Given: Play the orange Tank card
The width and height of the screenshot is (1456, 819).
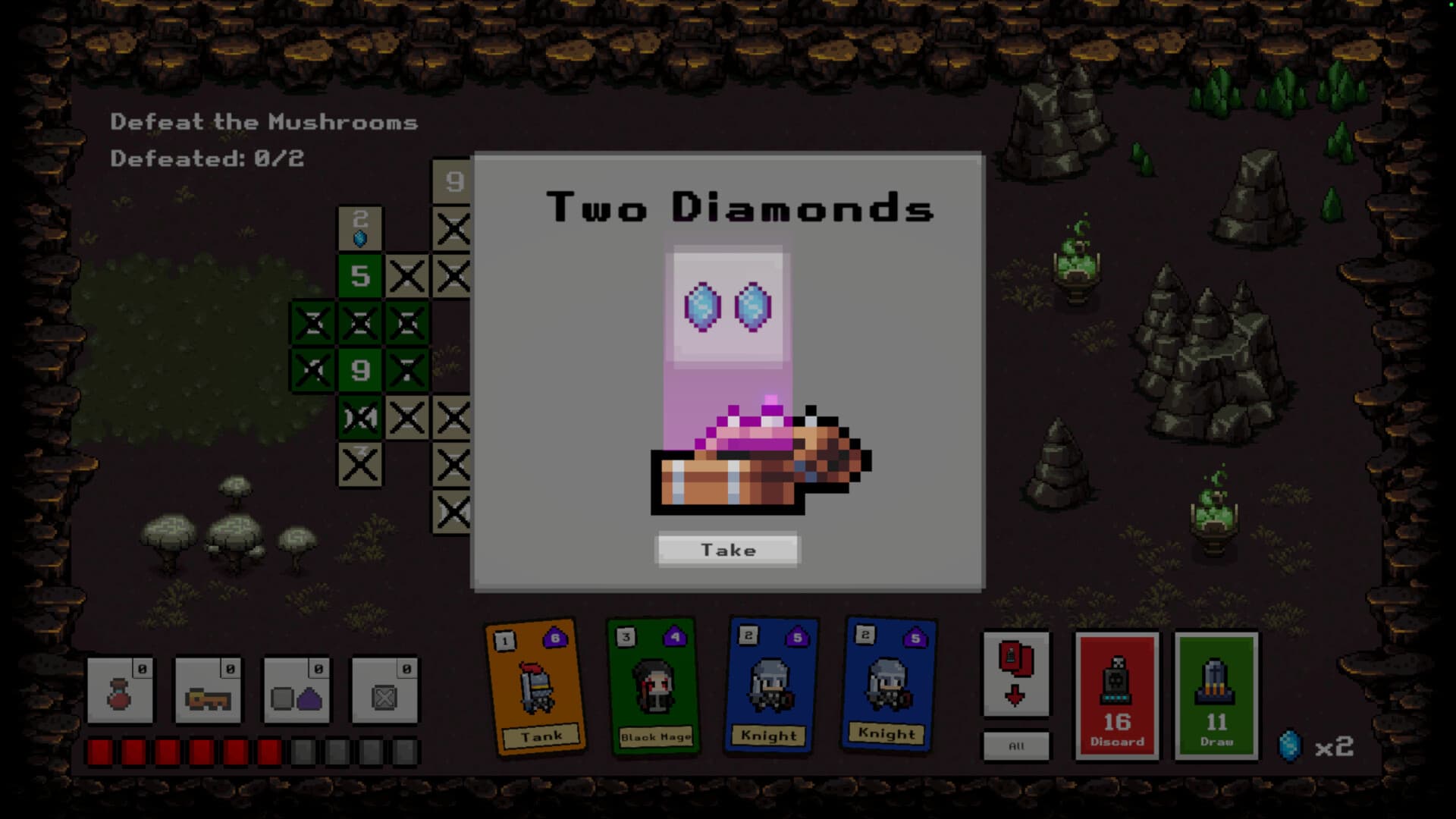Looking at the screenshot, I should coord(538,686).
